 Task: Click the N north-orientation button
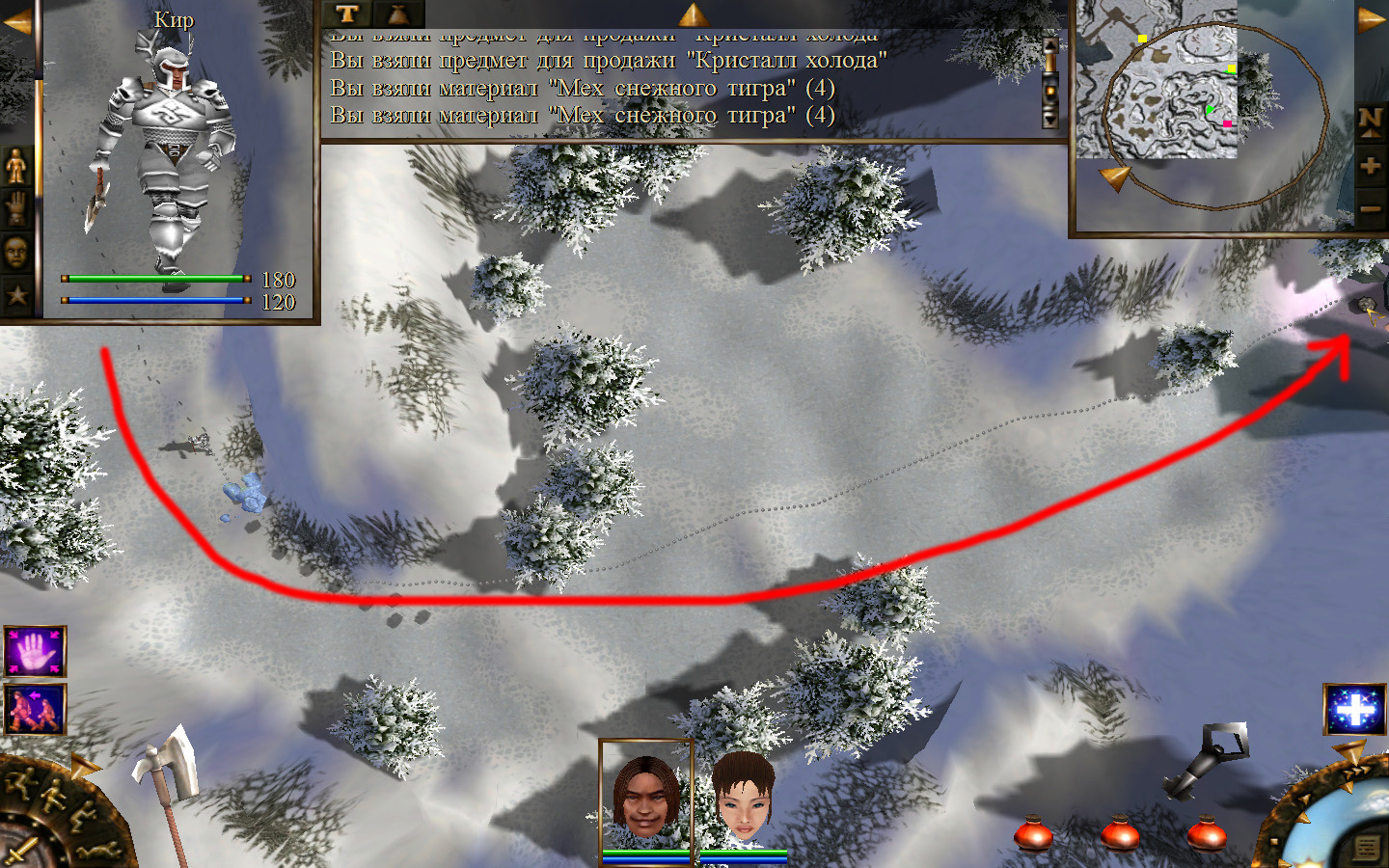(x=1371, y=121)
